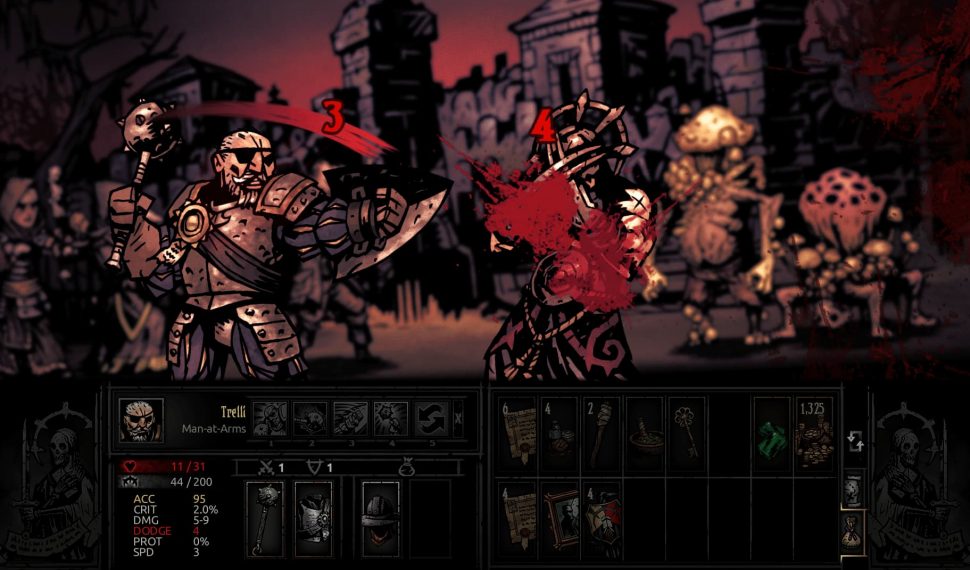Pick the green emerald gem

[771, 435]
